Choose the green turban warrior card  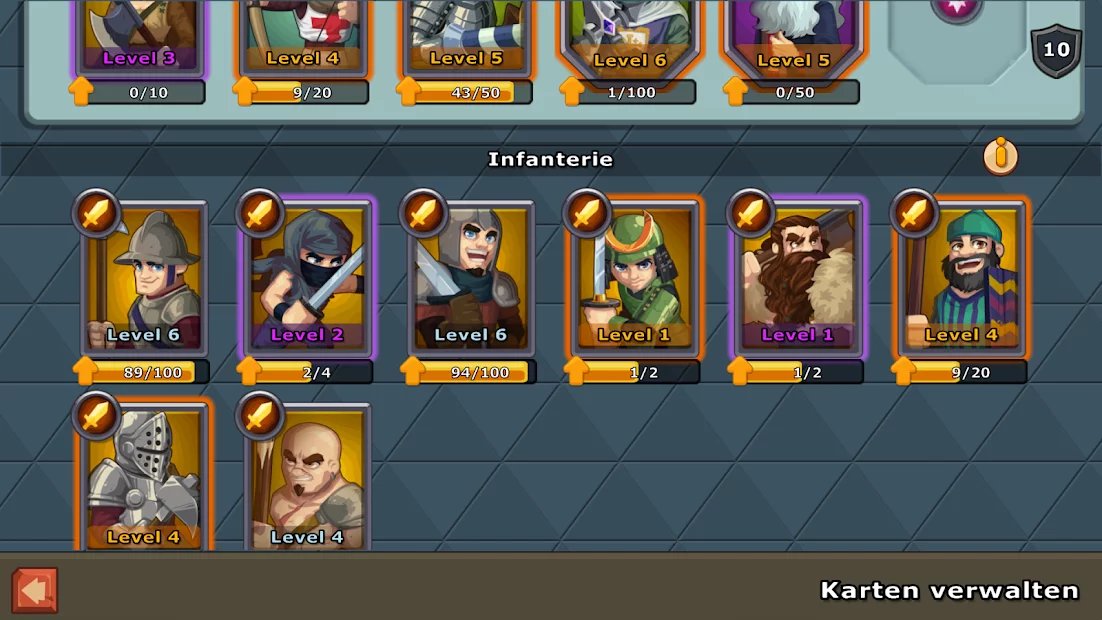(x=962, y=280)
